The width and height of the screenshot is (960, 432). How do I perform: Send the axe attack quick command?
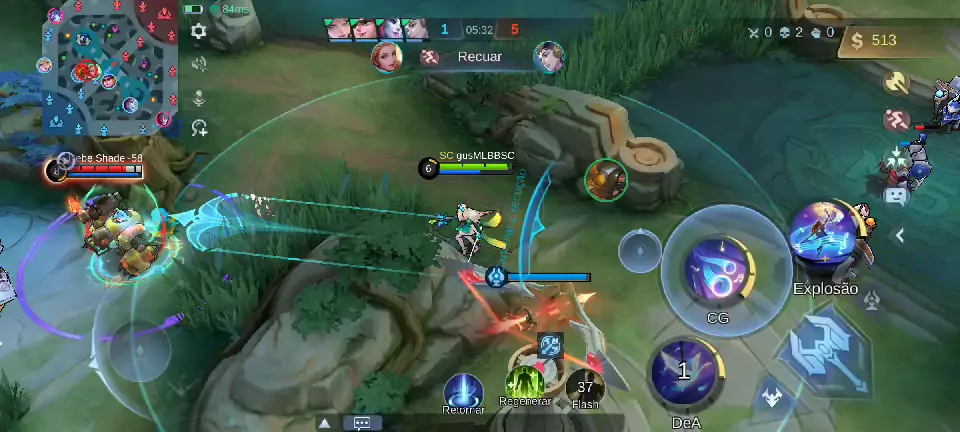click(896, 82)
